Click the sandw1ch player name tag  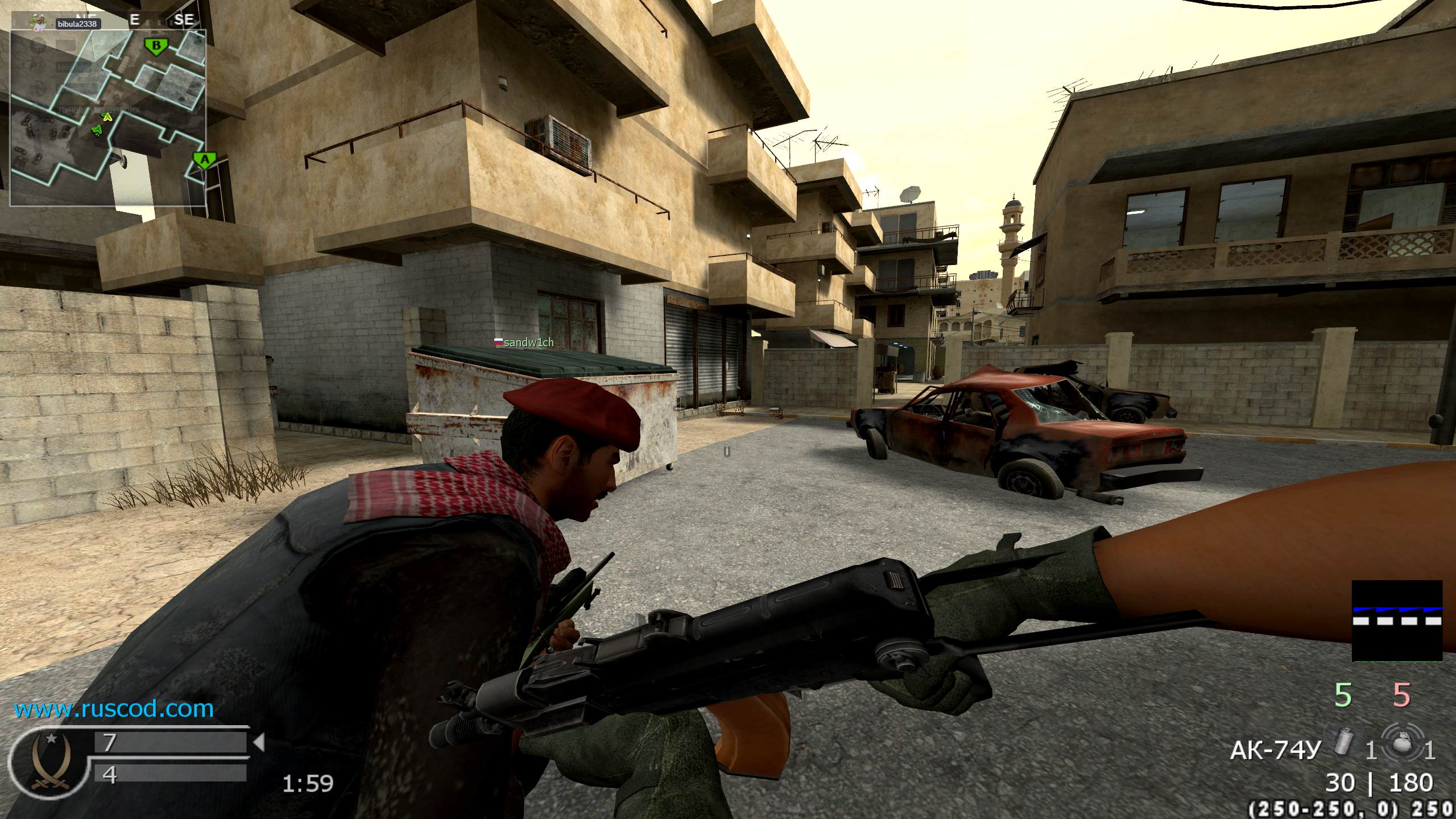523,342
